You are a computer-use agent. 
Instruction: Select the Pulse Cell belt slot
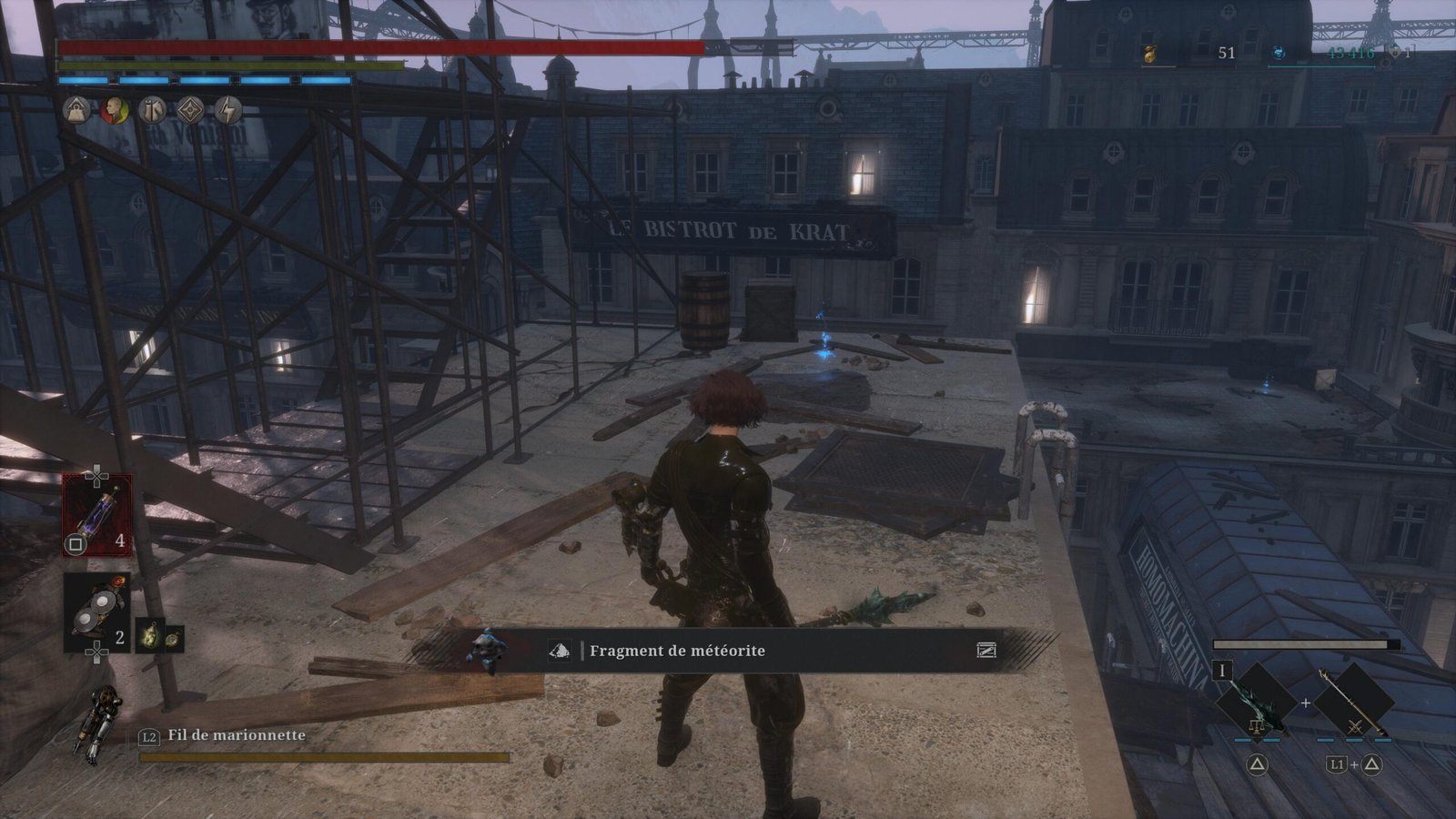point(96,514)
